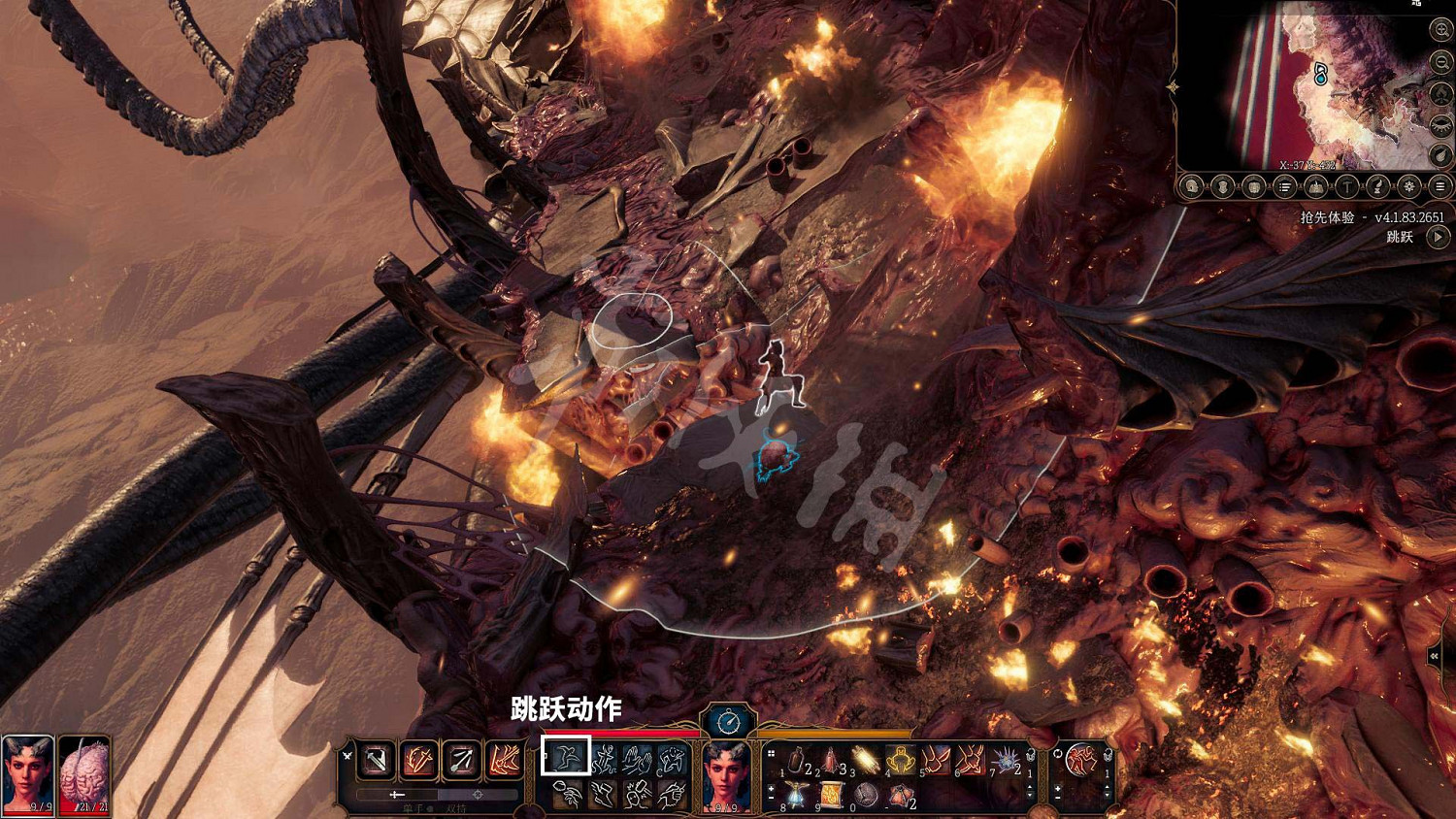
Task: Zoom out on the minimap
Action: point(1440,63)
